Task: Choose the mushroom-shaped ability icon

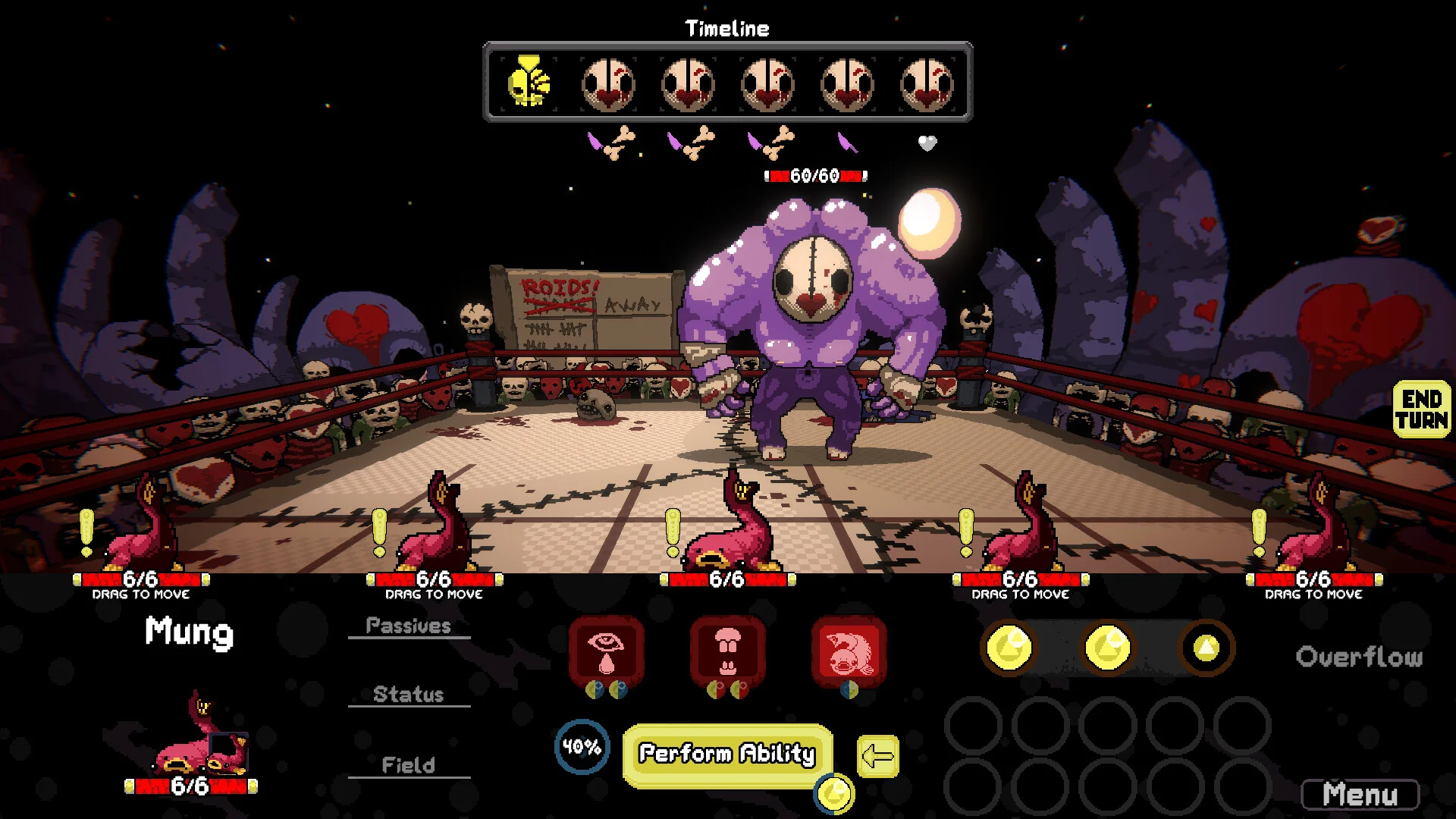Action: click(727, 651)
